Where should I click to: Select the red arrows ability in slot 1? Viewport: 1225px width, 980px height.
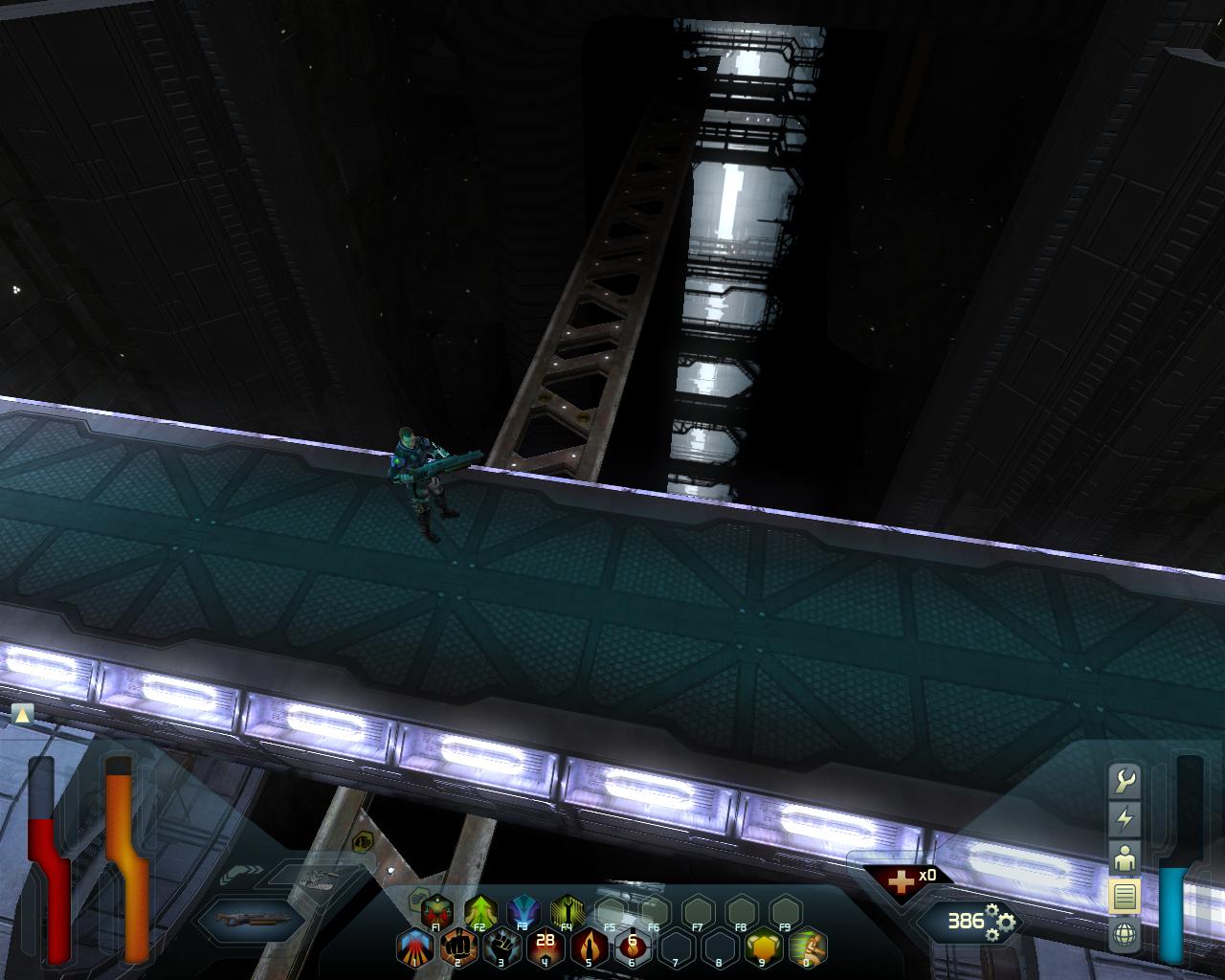(x=413, y=947)
